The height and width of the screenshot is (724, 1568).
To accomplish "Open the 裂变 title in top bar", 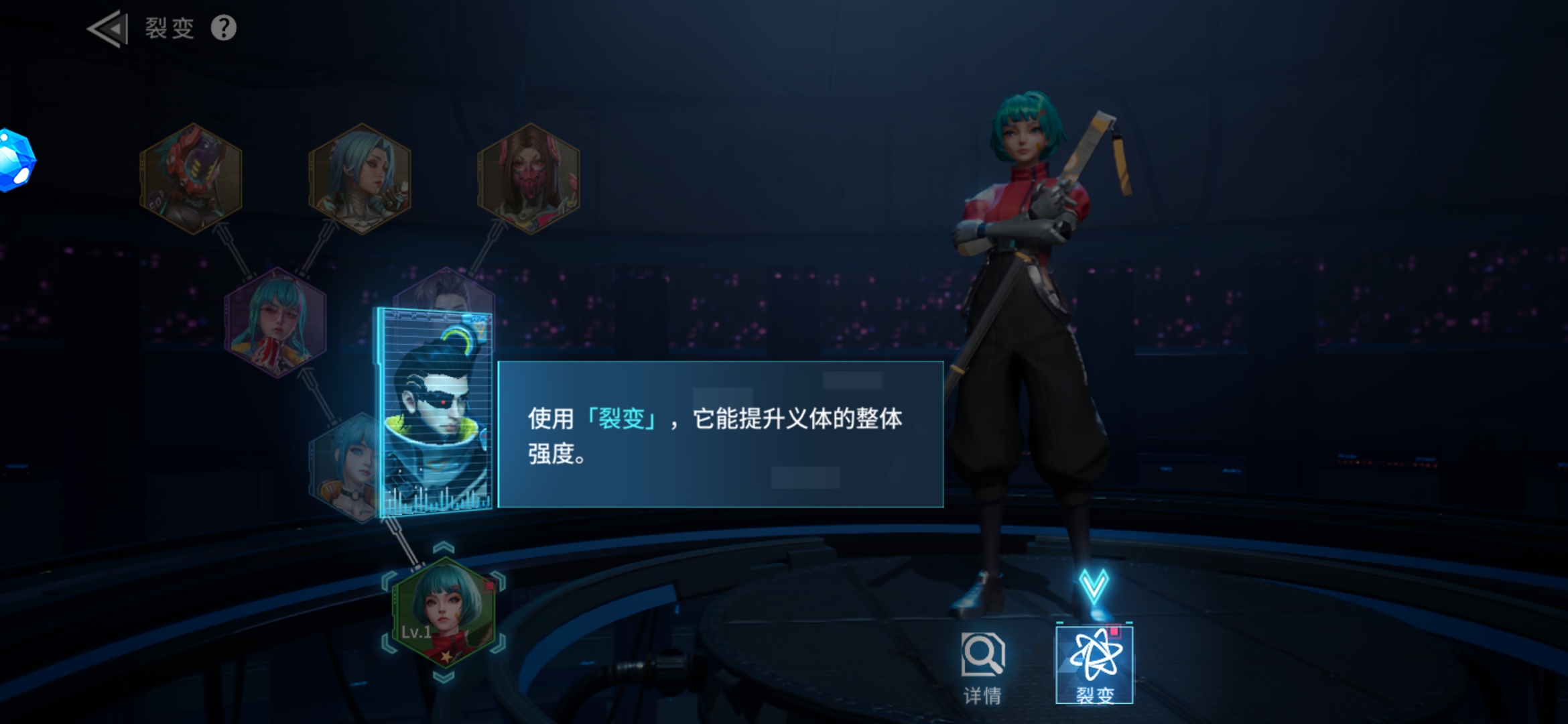I will (x=169, y=28).
